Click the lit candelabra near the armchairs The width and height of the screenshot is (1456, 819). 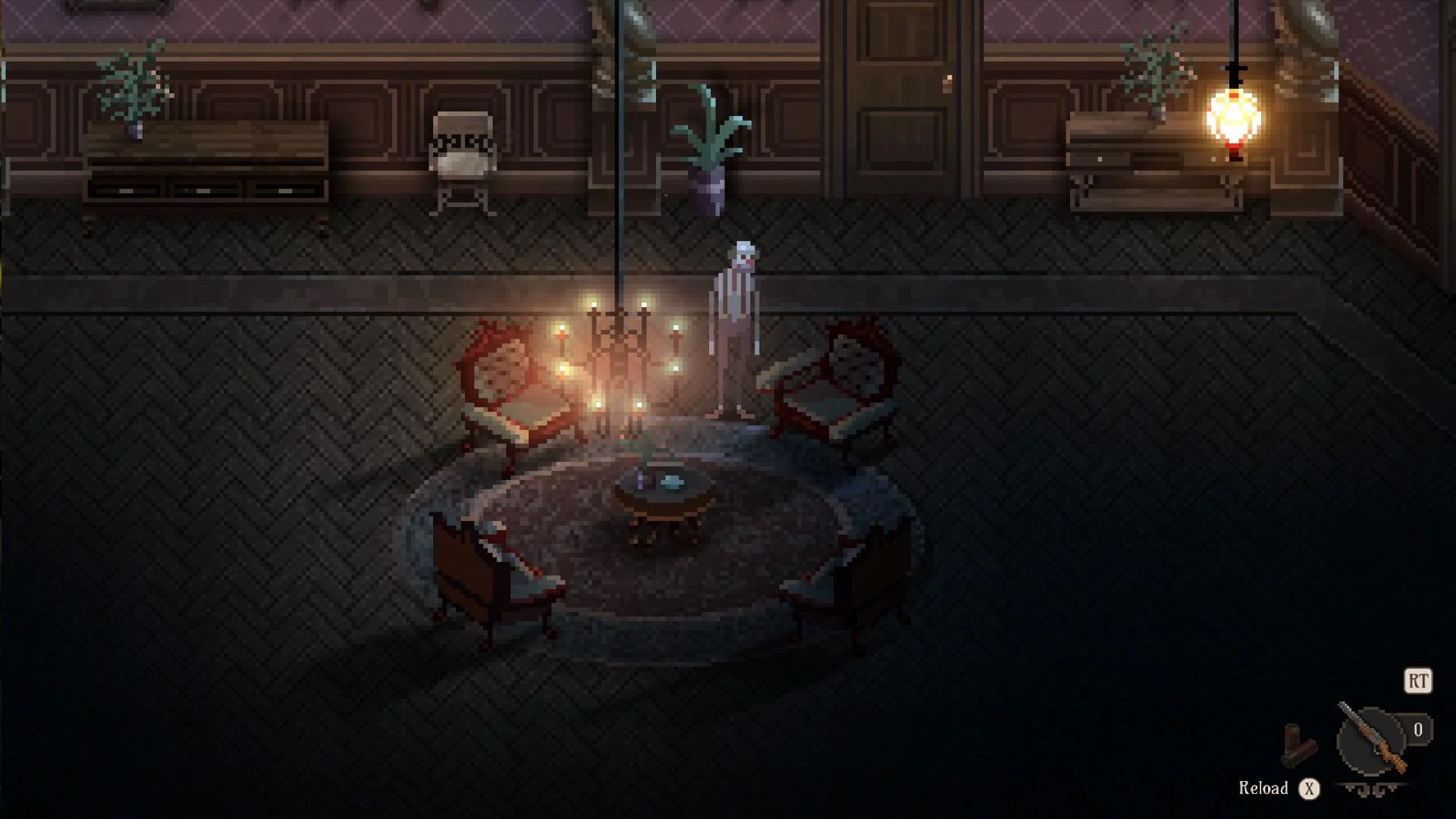[622, 356]
